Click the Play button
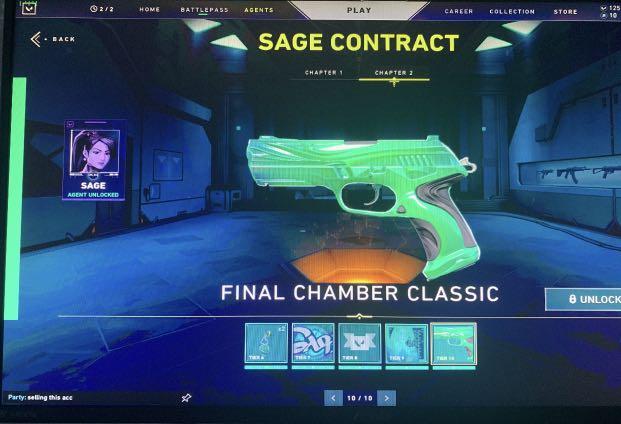The image size is (621, 424). point(358,10)
